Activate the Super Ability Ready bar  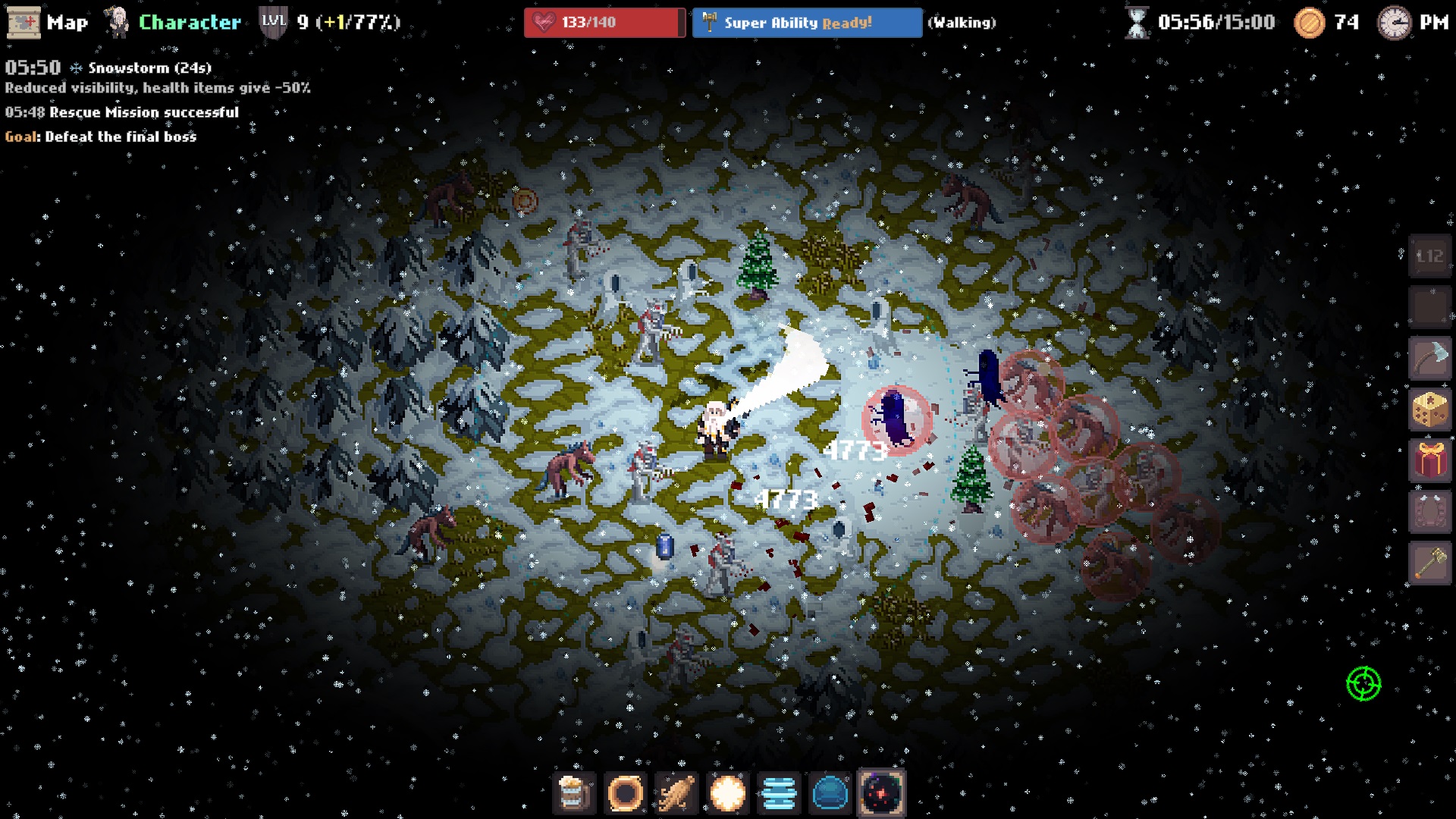pos(806,23)
